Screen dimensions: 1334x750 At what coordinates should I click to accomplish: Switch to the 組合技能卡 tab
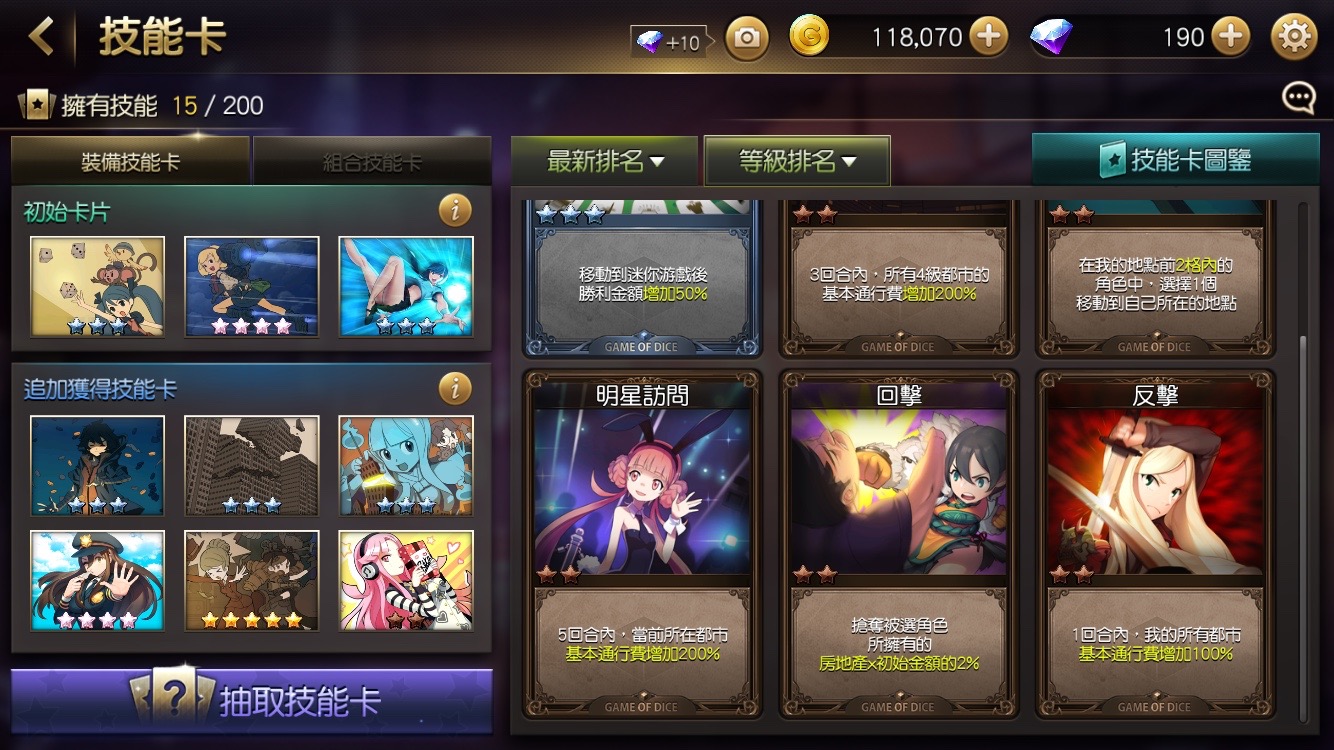[x=372, y=160]
